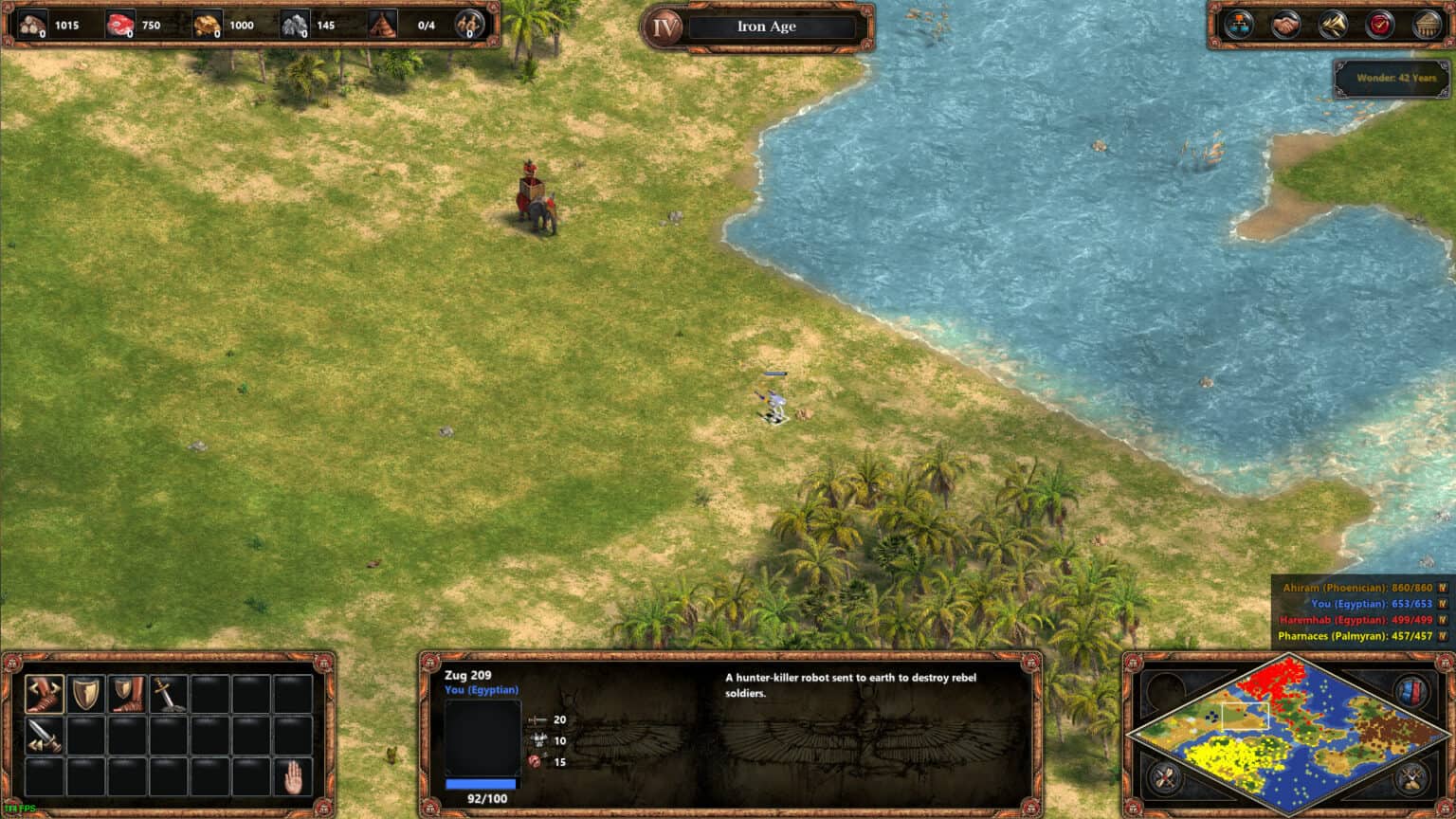
Task: Select the shield Defend stance
Action: coord(85,695)
